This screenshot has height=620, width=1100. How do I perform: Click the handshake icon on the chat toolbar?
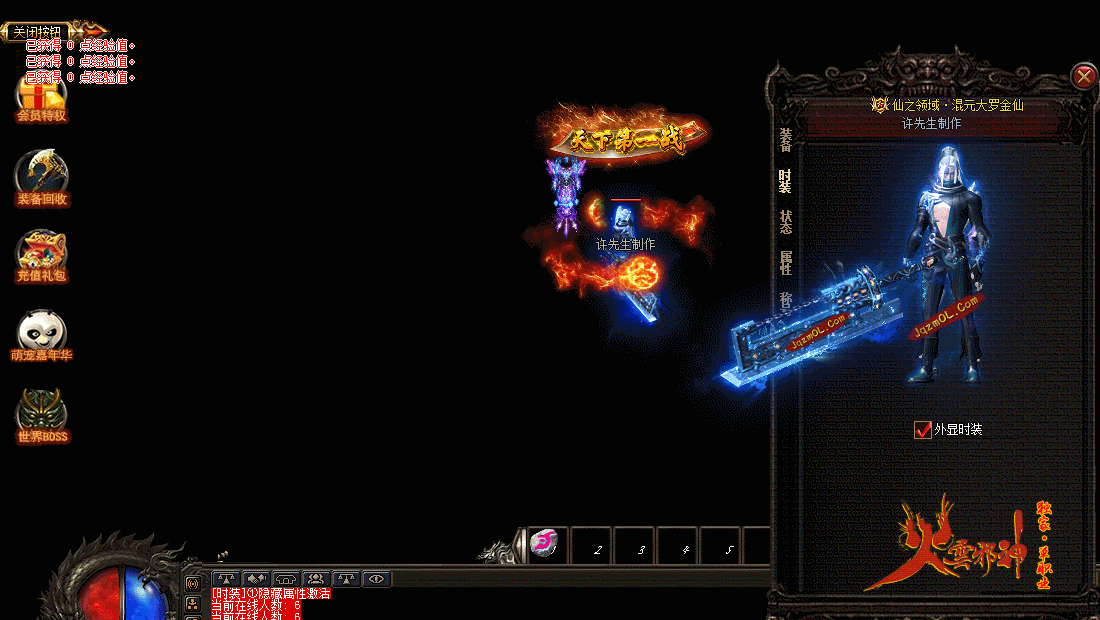(x=256, y=578)
